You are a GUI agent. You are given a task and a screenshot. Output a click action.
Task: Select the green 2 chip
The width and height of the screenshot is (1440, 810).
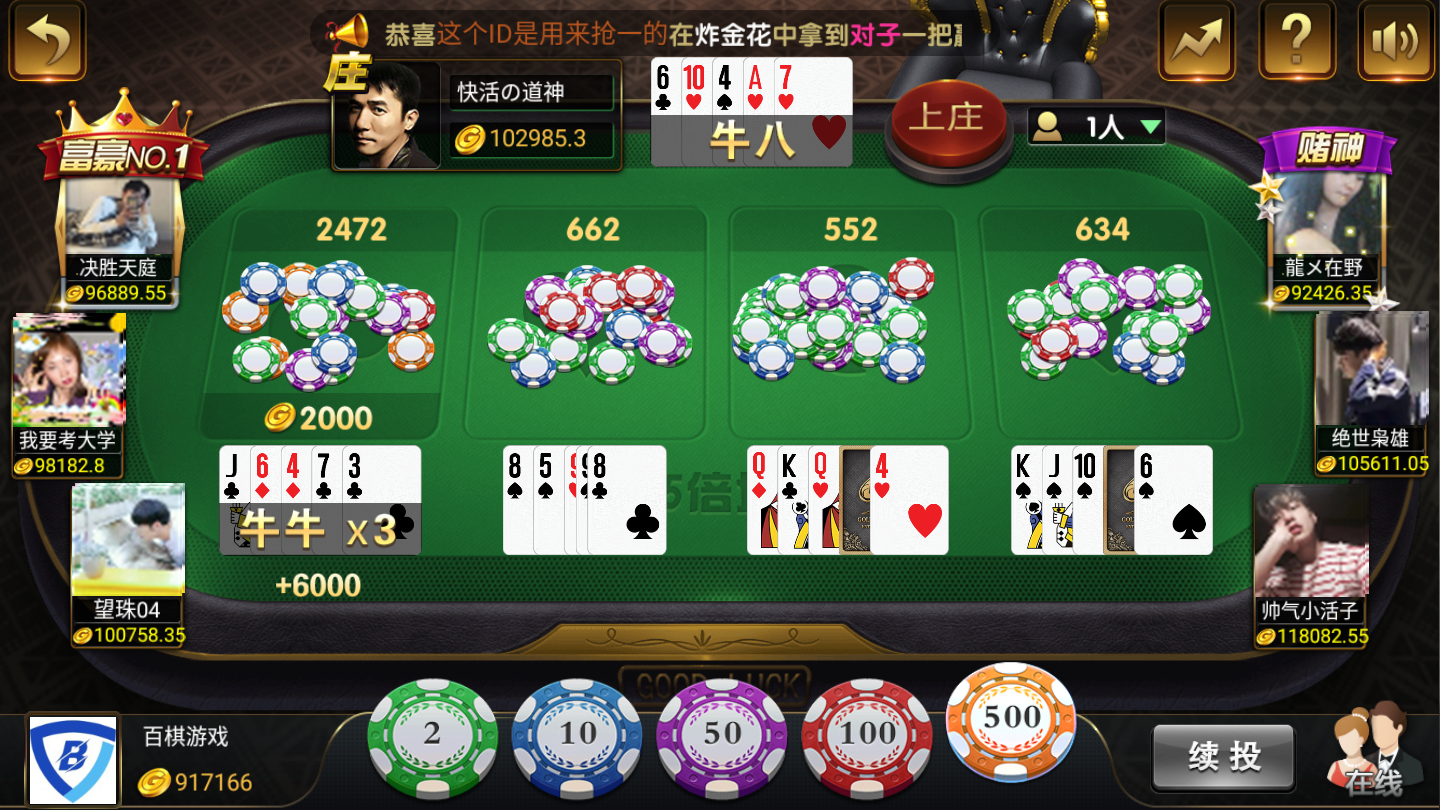click(432, 736)
